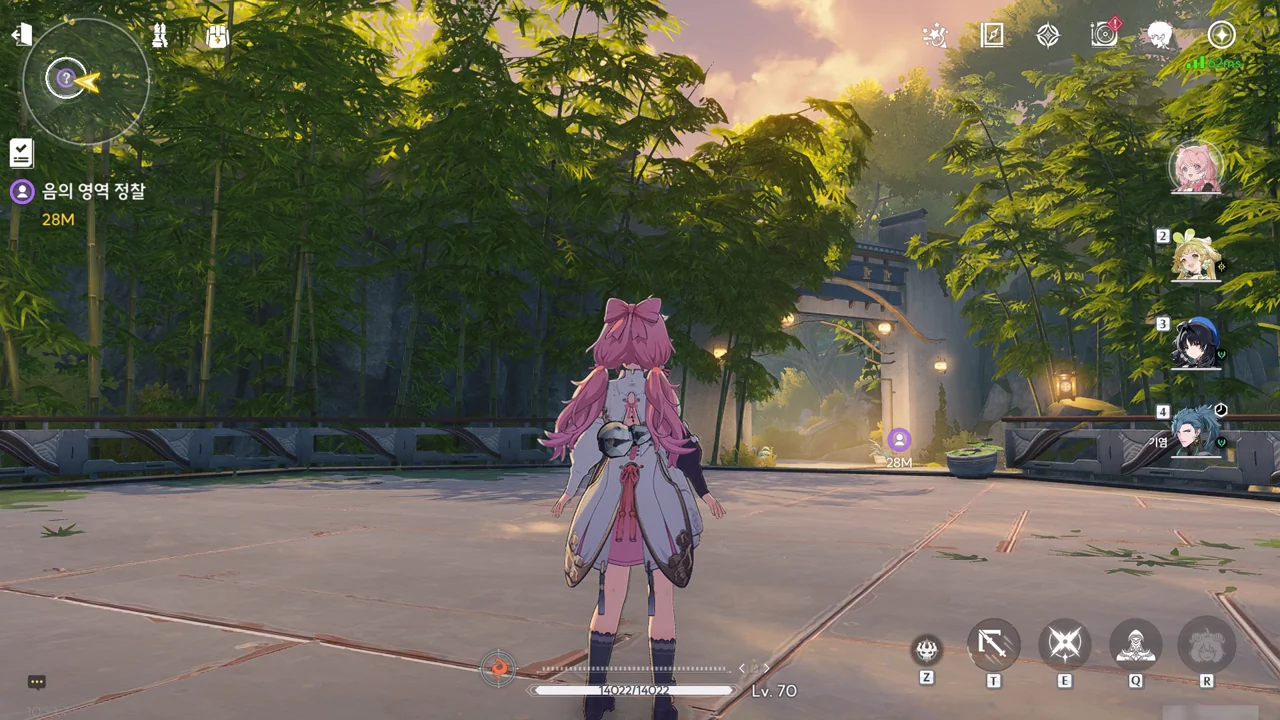Open the compass guidebook icon
Viewport: 1280px width, 720px height.
pyautogui.click(x=991, y=36)
